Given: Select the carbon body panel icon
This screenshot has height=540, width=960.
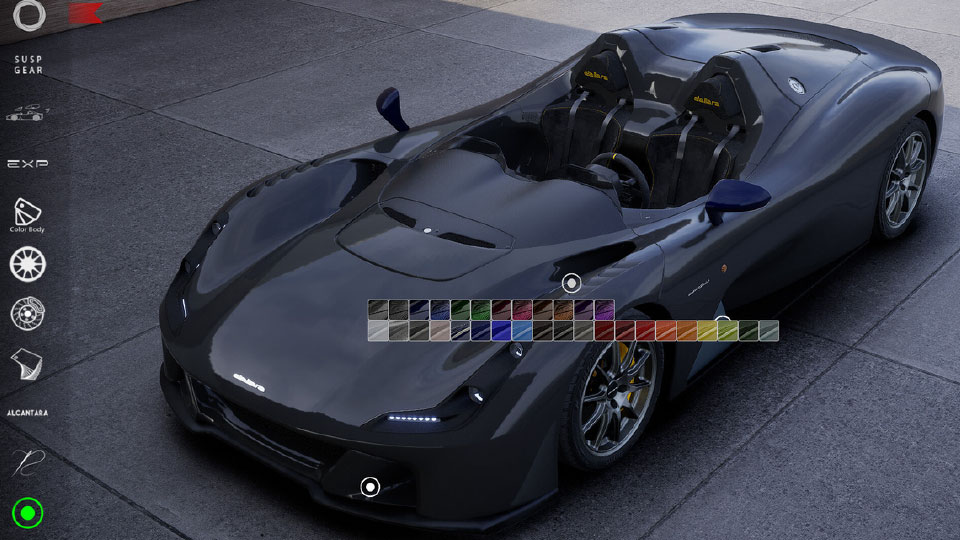Looking at the screenshot, I should coord(28,364).
